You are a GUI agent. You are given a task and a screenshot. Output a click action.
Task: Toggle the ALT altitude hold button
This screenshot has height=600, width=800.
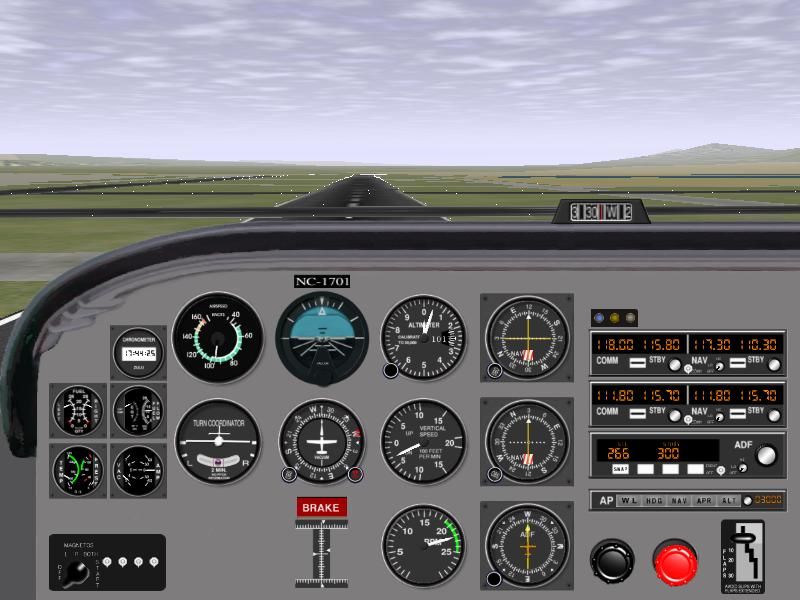[730, 500]
